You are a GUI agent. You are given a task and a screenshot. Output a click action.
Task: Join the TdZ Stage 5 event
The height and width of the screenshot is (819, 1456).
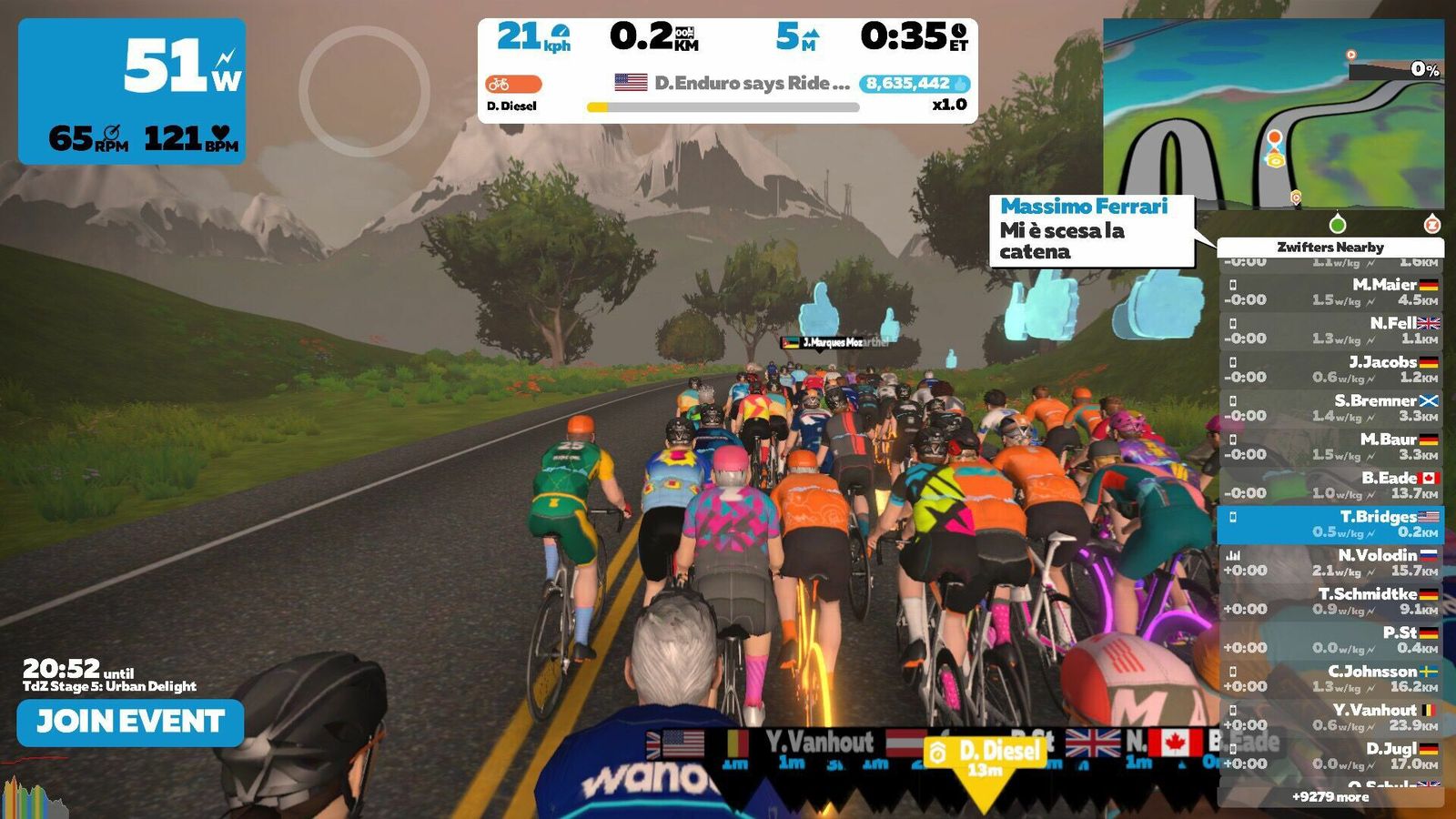pyautogui.click(x=130, y=723)
